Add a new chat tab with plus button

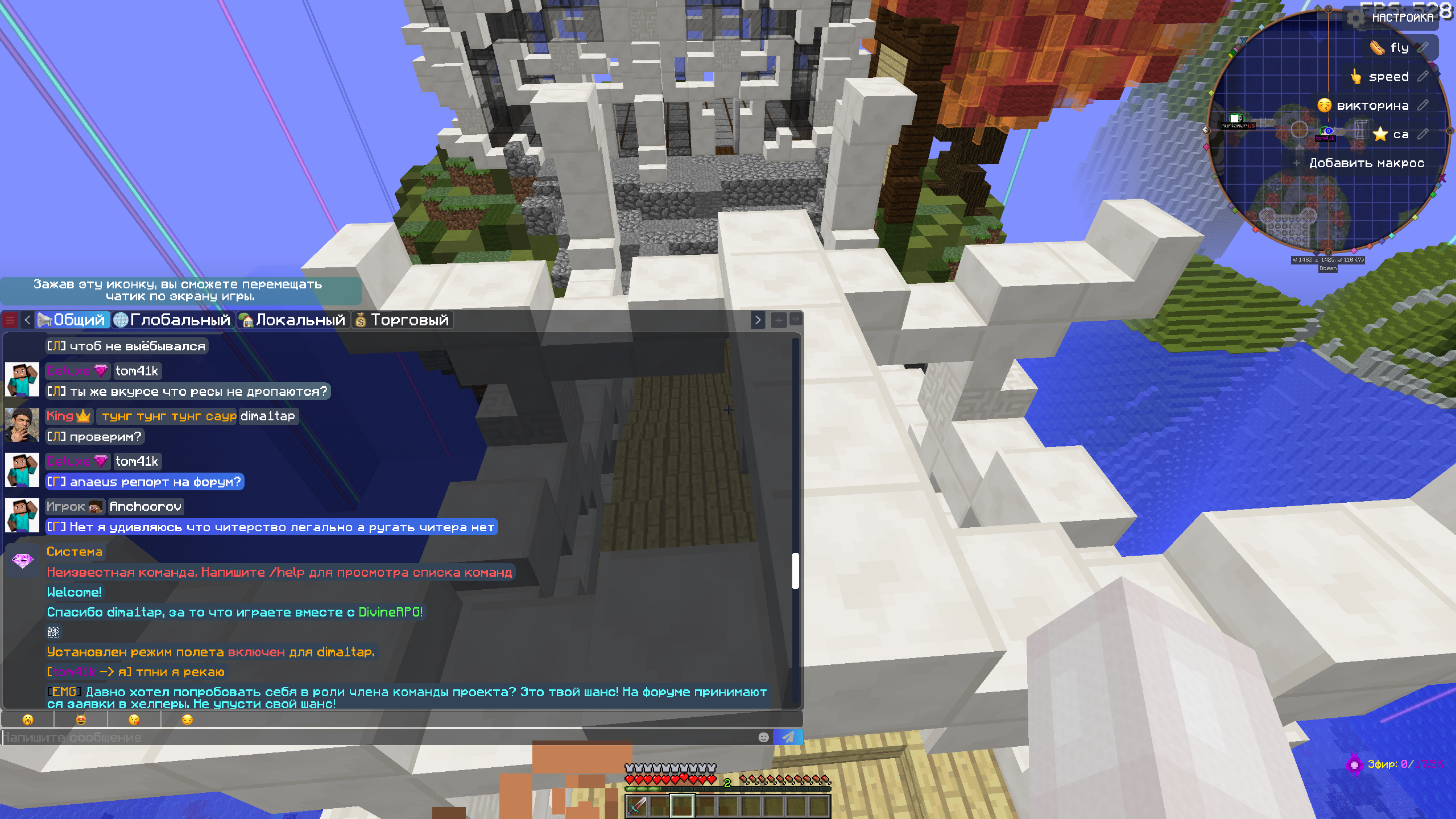[x=779, y=320]
